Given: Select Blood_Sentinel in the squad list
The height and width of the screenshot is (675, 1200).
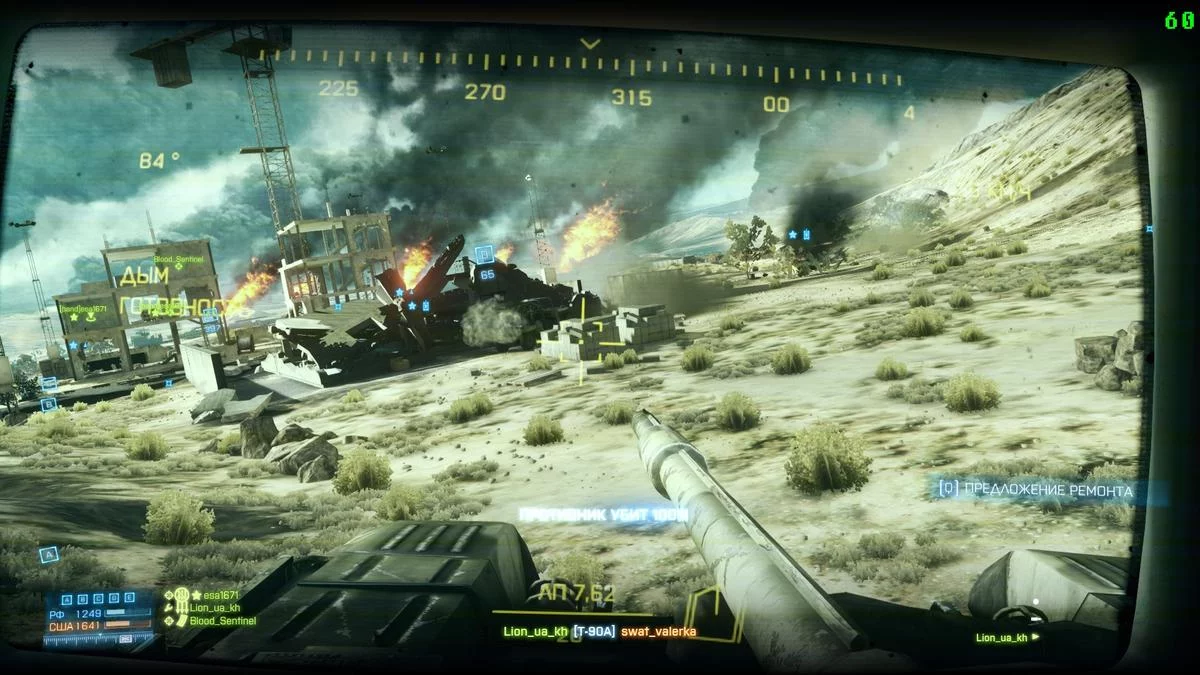Looking at the screenshot, I should click(x=222, y=621).
